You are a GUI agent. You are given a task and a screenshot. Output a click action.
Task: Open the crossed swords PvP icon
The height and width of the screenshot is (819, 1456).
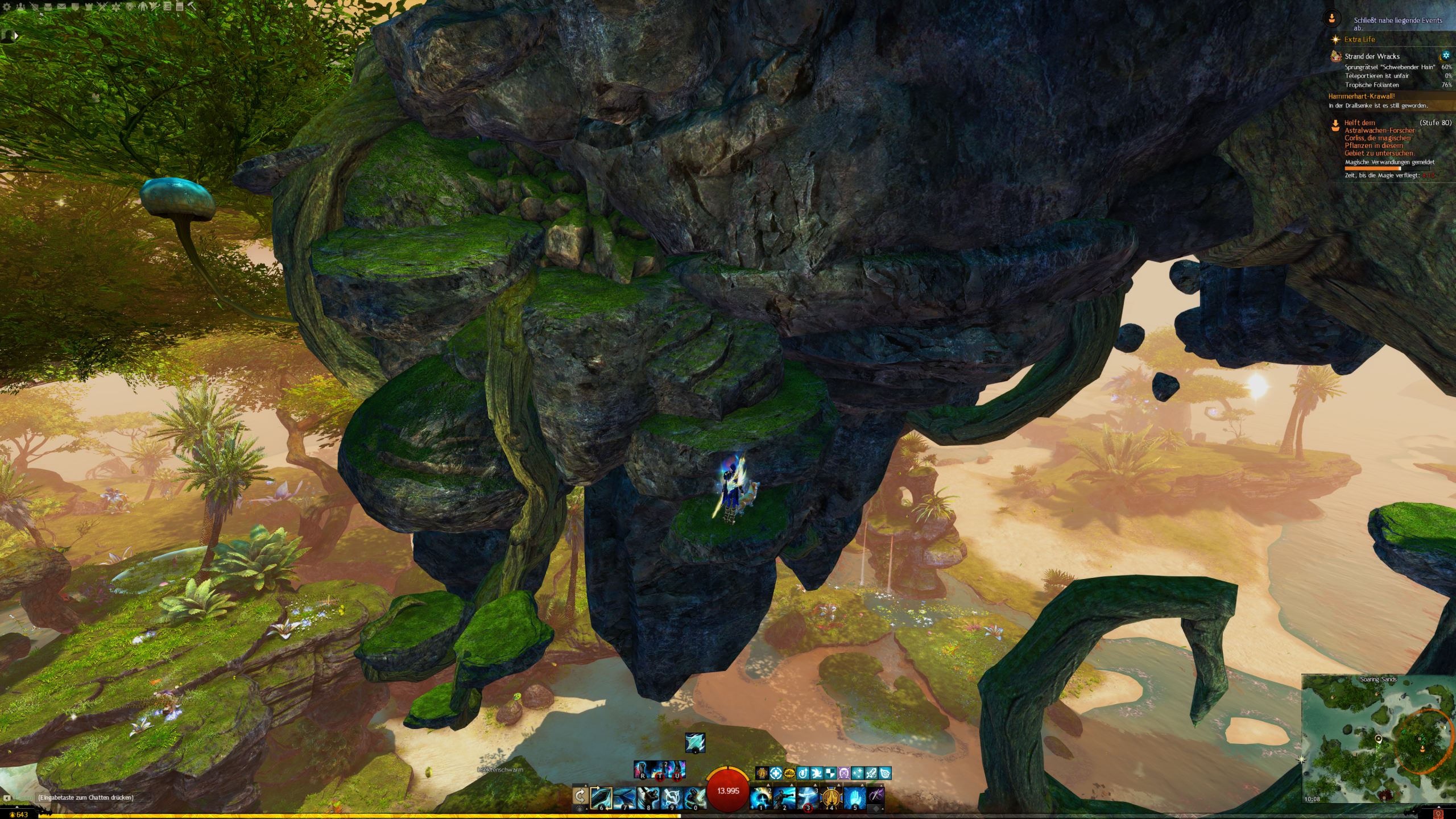102,7
